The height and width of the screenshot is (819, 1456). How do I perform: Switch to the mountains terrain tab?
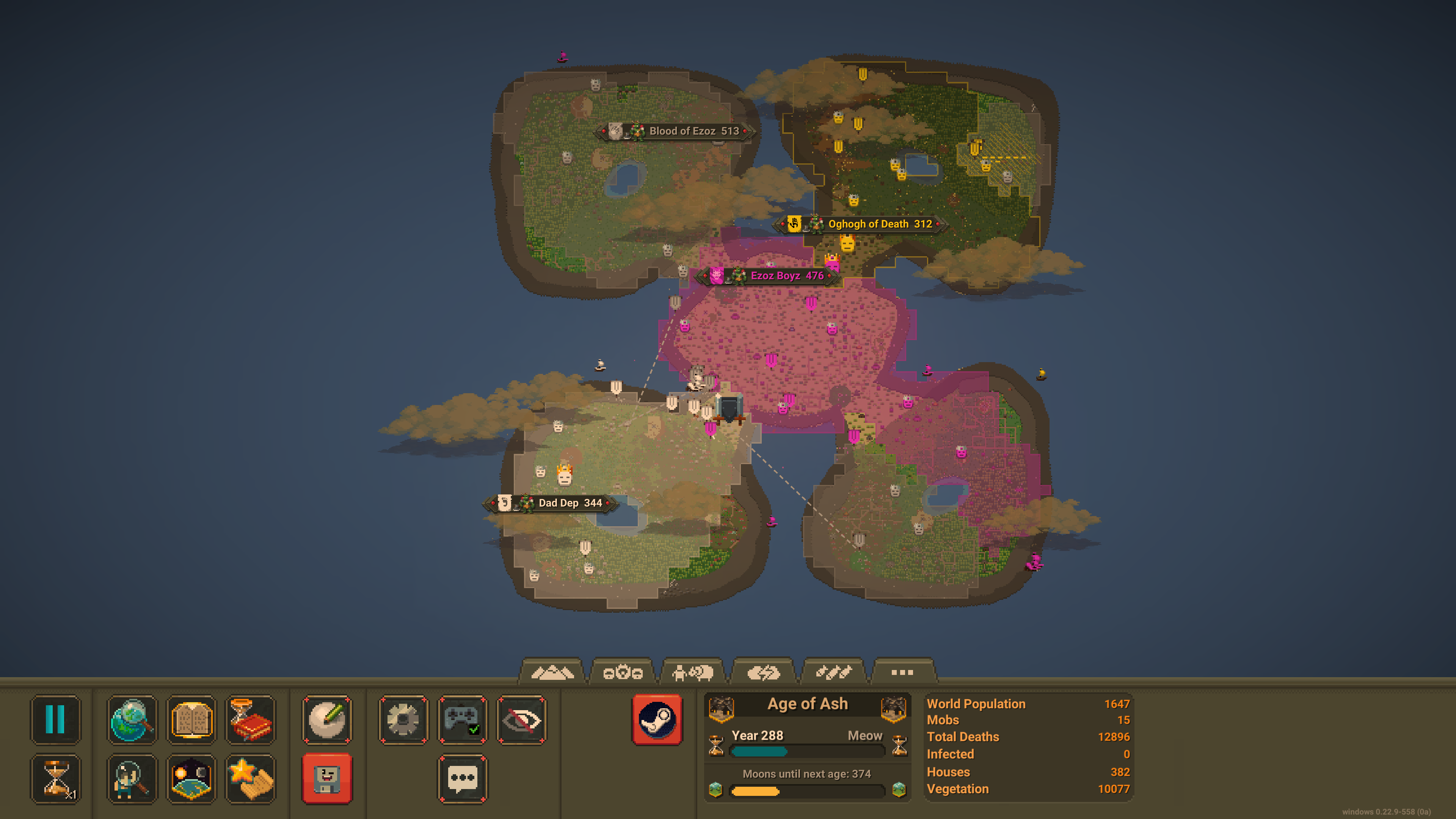552,672
